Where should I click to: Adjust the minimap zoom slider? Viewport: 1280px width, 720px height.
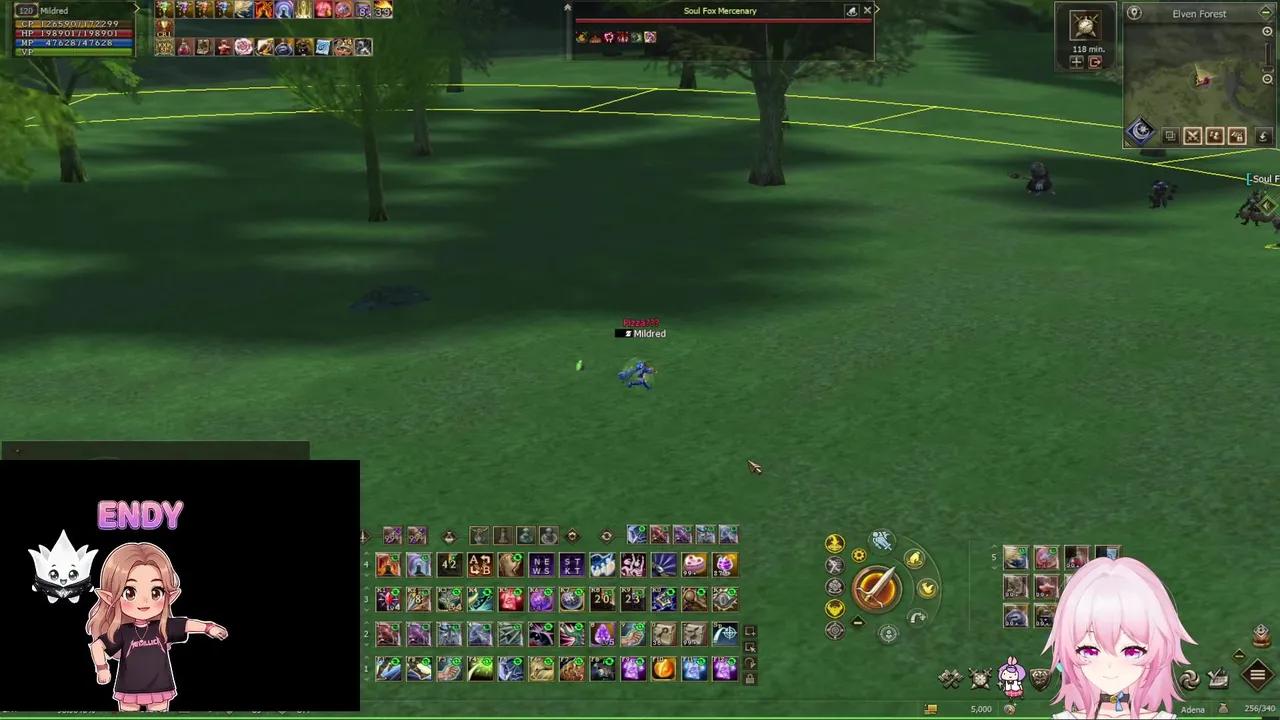pos(1267,67)
